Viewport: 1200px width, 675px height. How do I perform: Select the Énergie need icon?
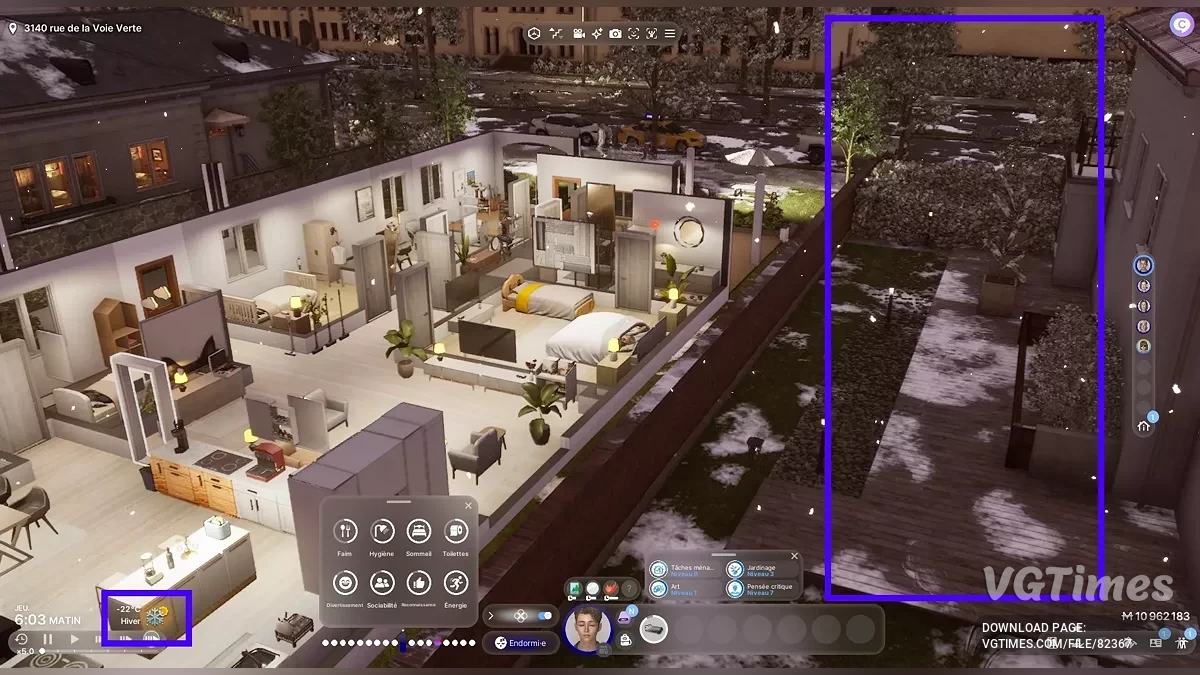455,583
